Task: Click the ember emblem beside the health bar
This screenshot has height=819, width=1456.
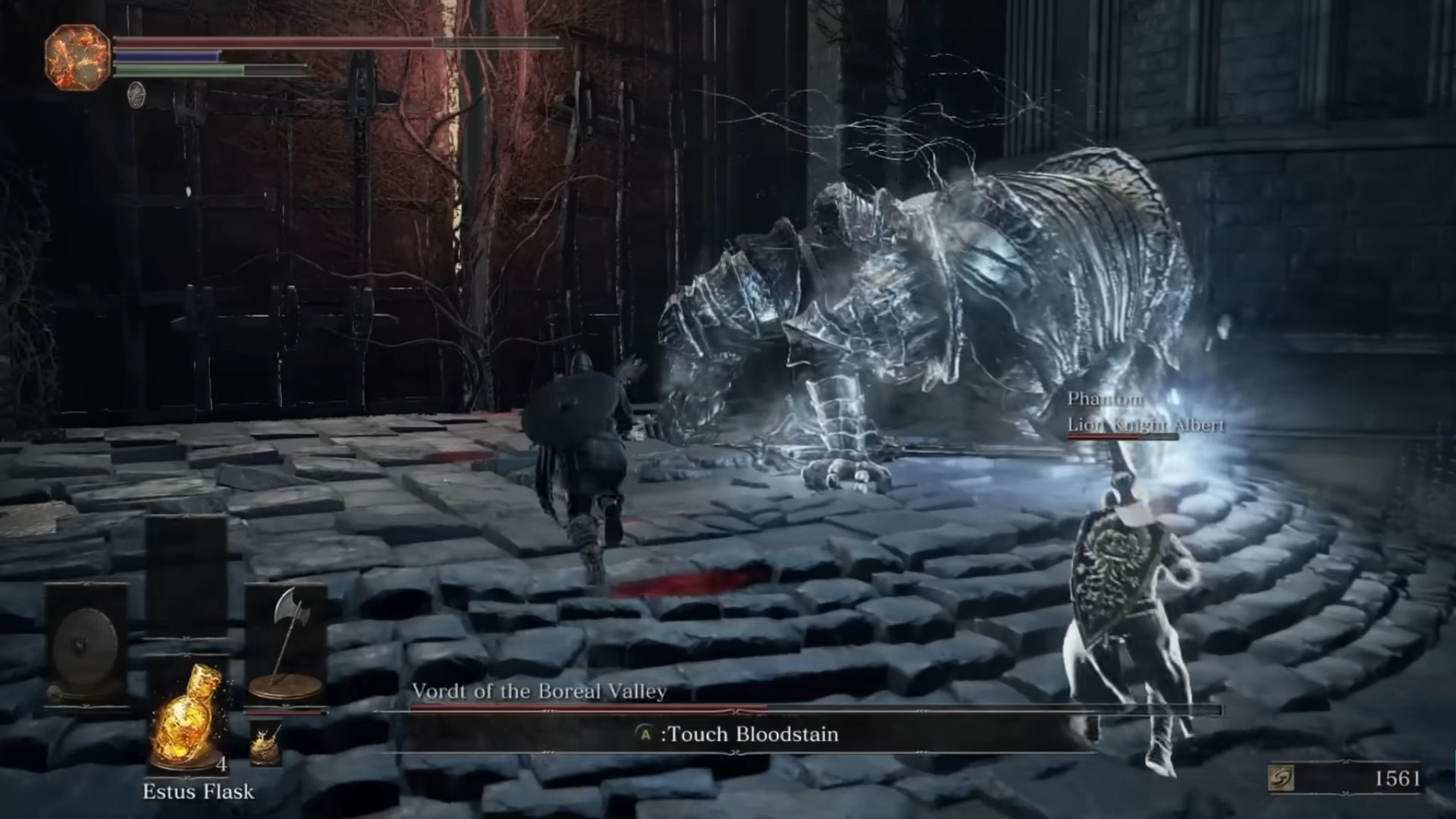Action: 78,57
